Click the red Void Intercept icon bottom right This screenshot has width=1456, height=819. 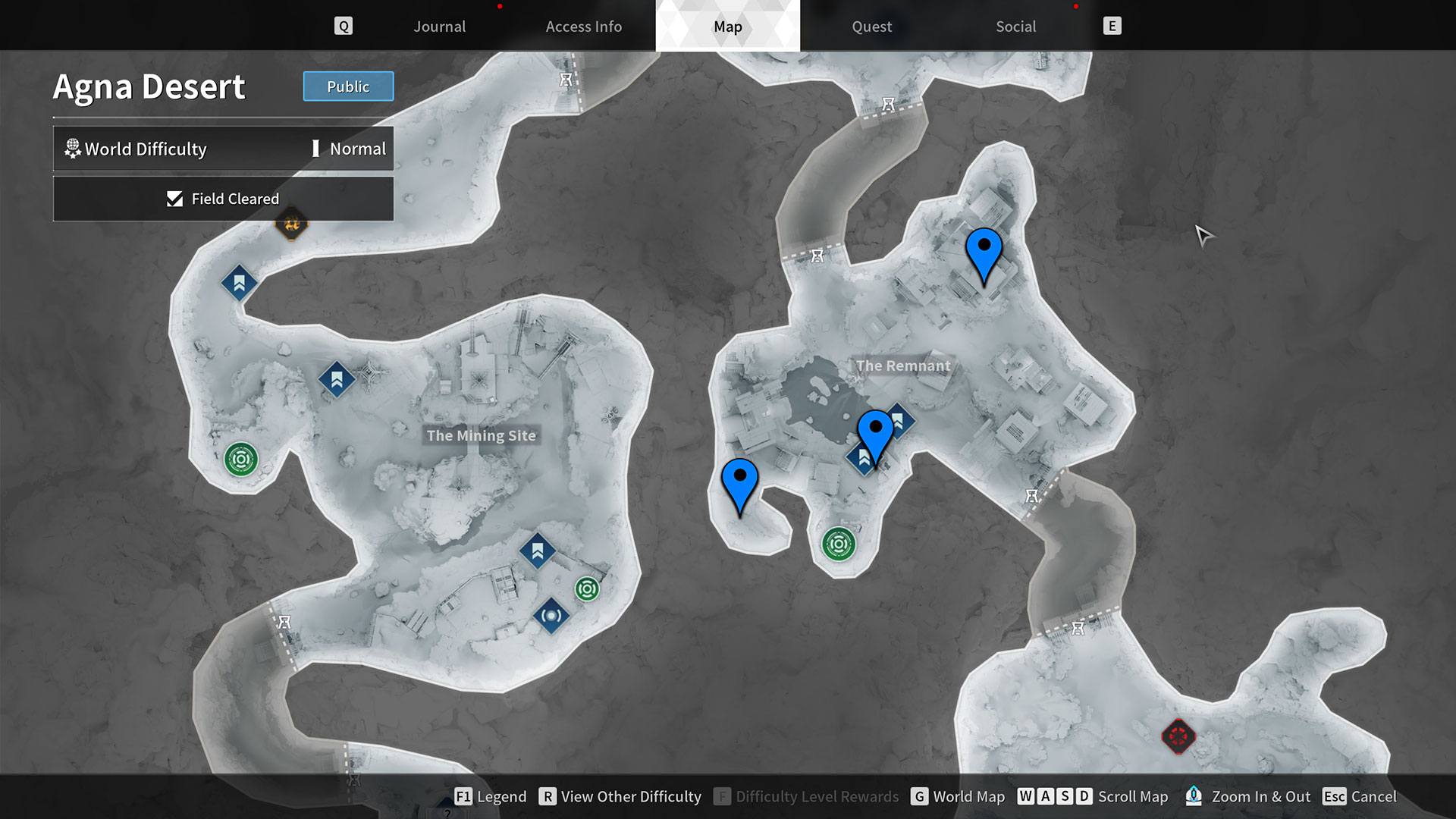coord(1178,735)
